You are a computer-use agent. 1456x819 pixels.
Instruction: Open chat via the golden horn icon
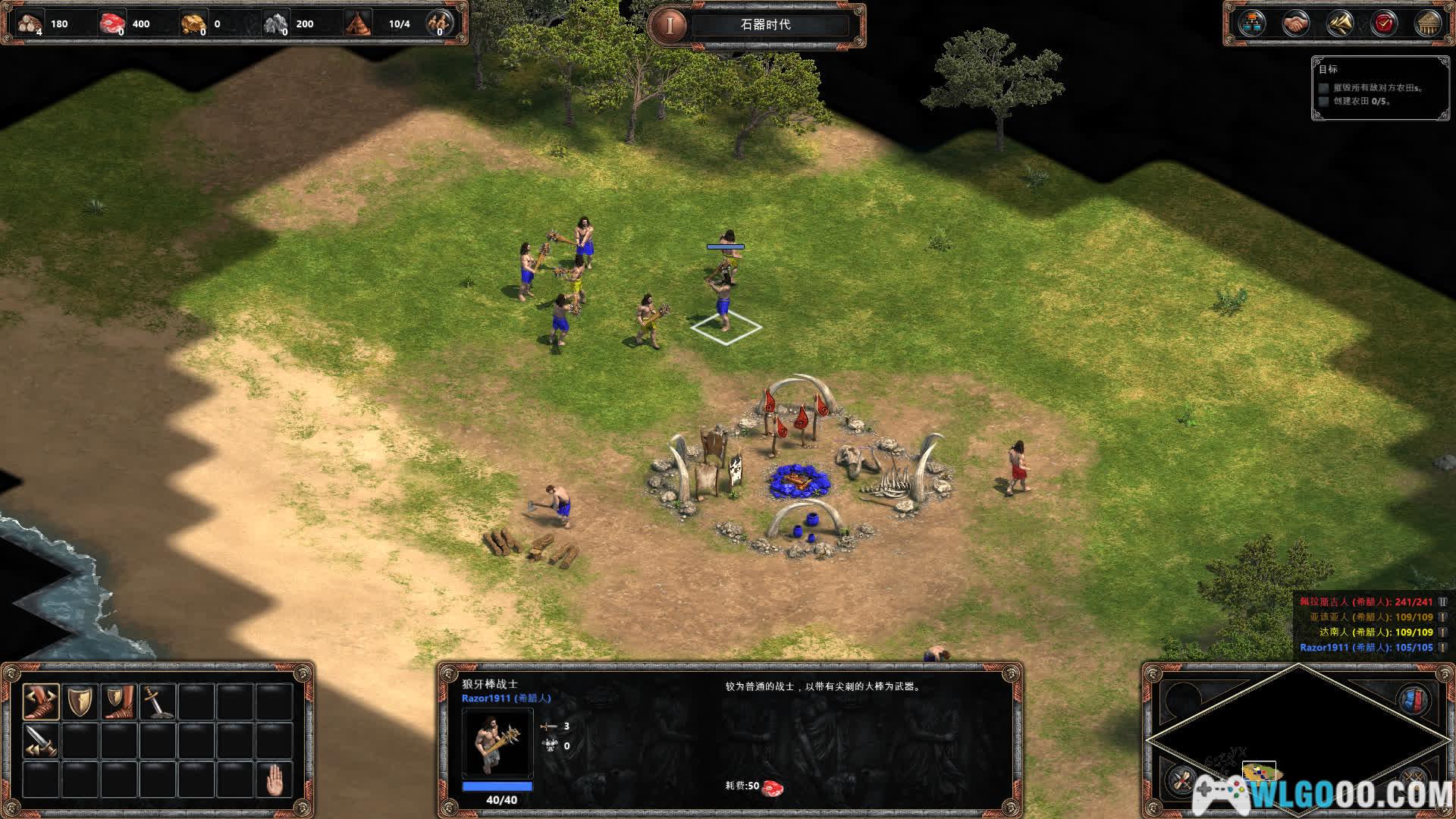pyautogui.click(x=1340, y=24)
